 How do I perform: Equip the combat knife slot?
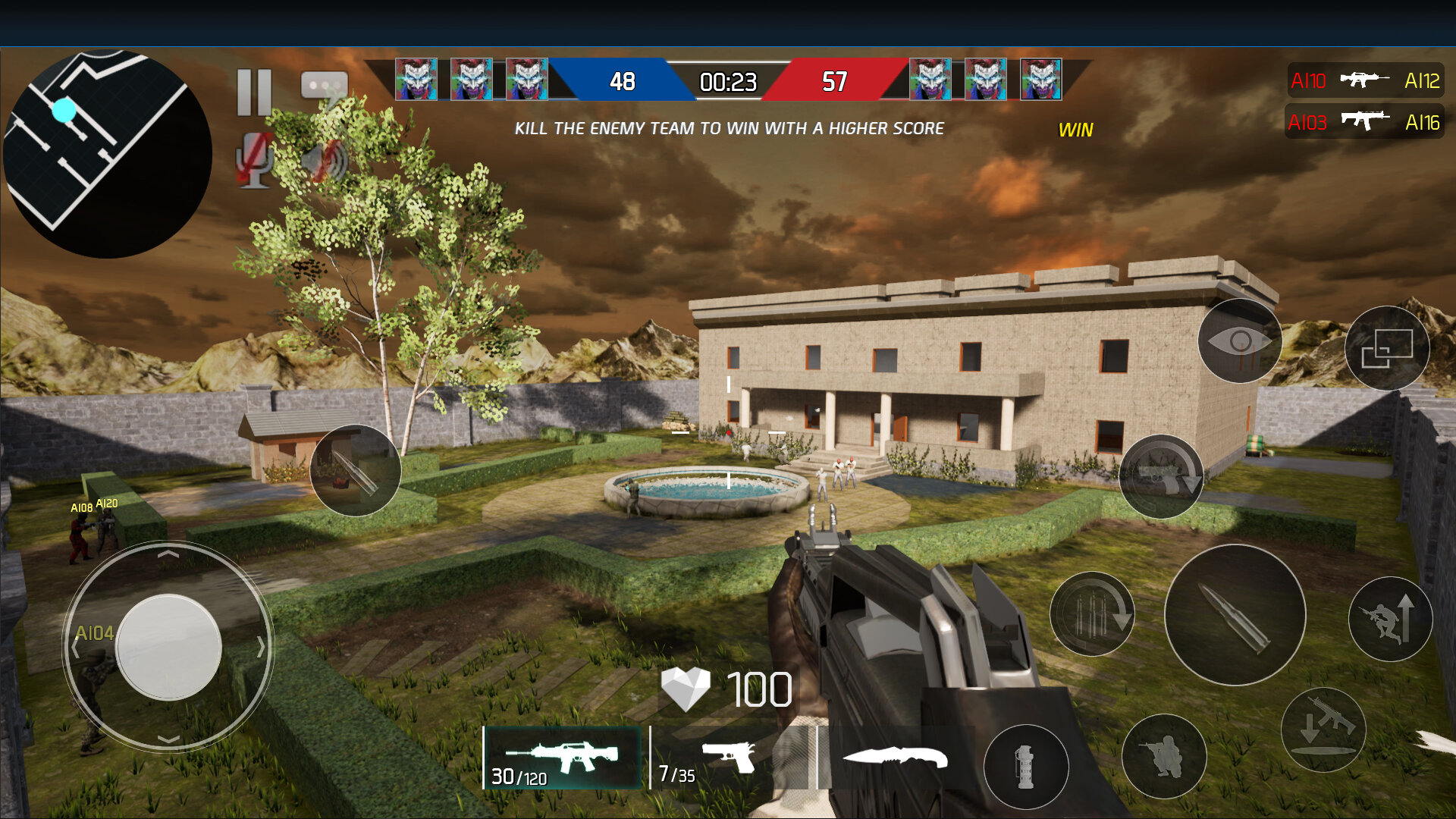[895, 758]
